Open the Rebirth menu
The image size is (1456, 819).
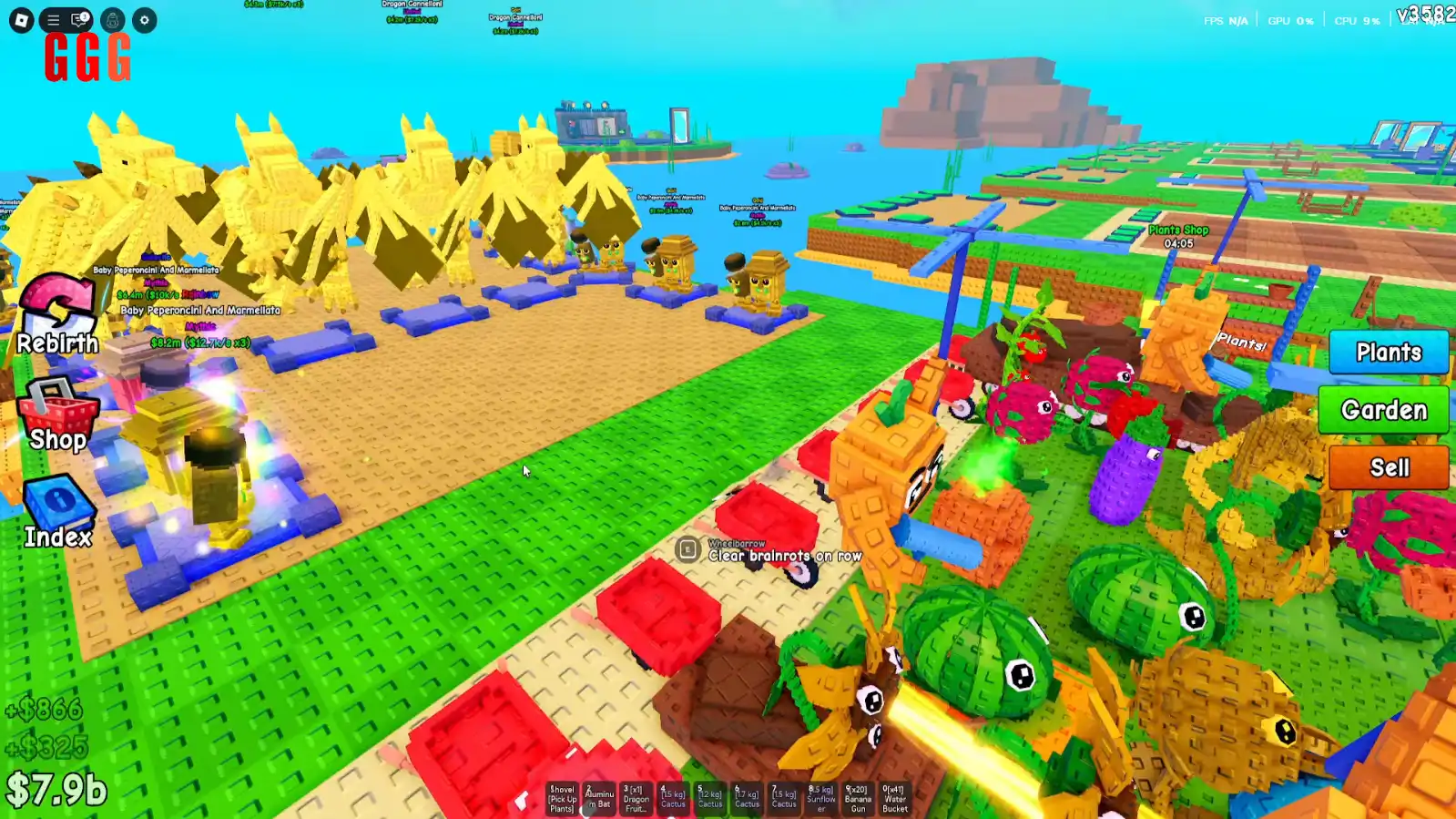57,315
